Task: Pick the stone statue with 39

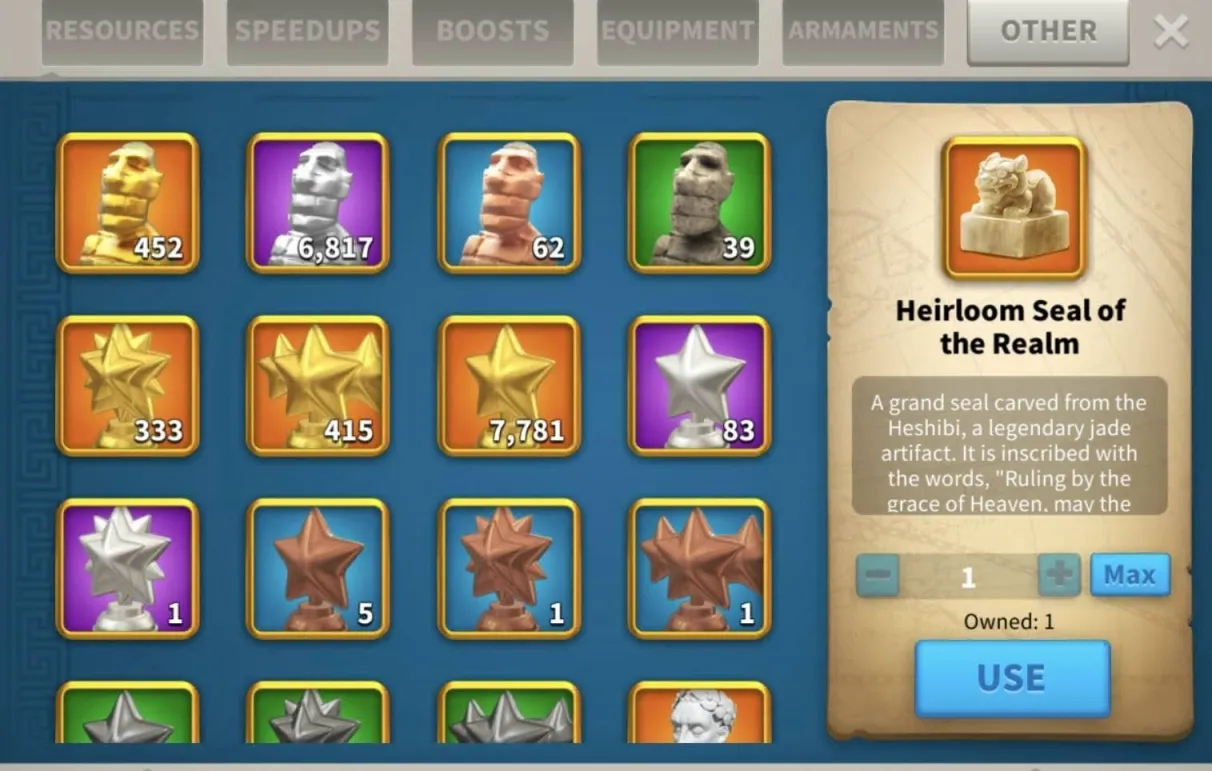Action: pyautogui.click(x=699, y=203)
